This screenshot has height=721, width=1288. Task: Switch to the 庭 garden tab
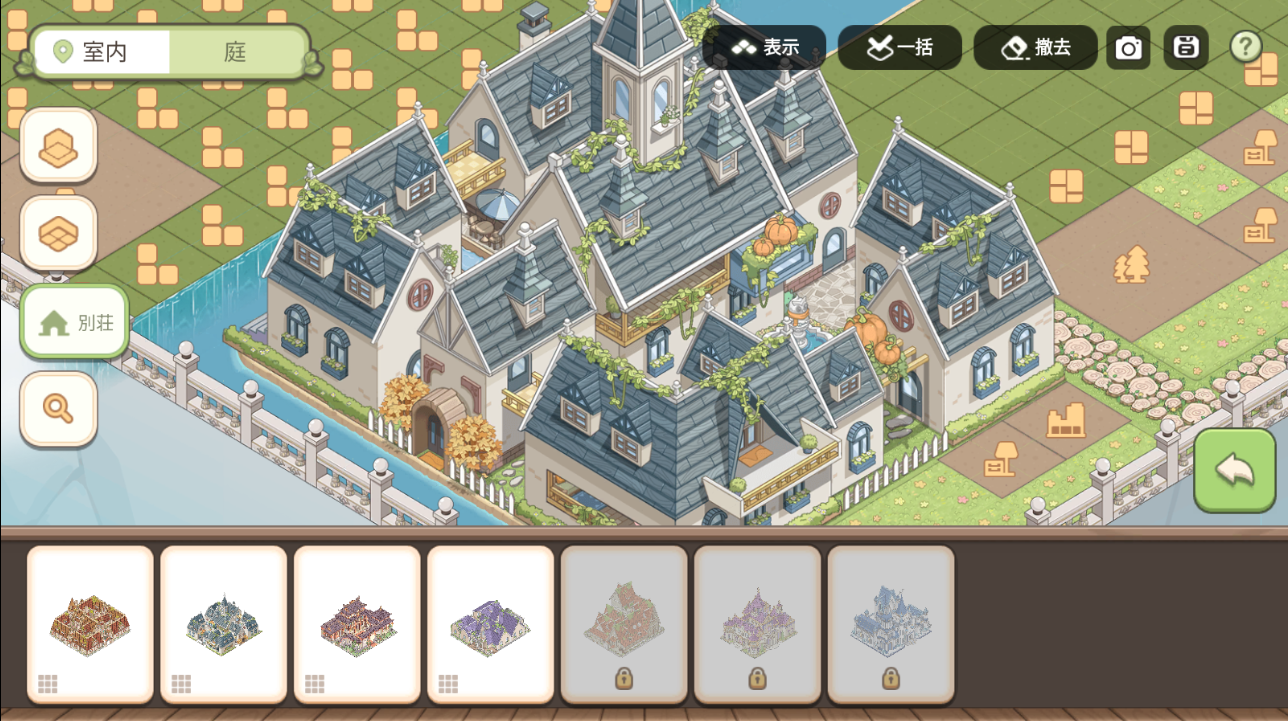(236, 52)
